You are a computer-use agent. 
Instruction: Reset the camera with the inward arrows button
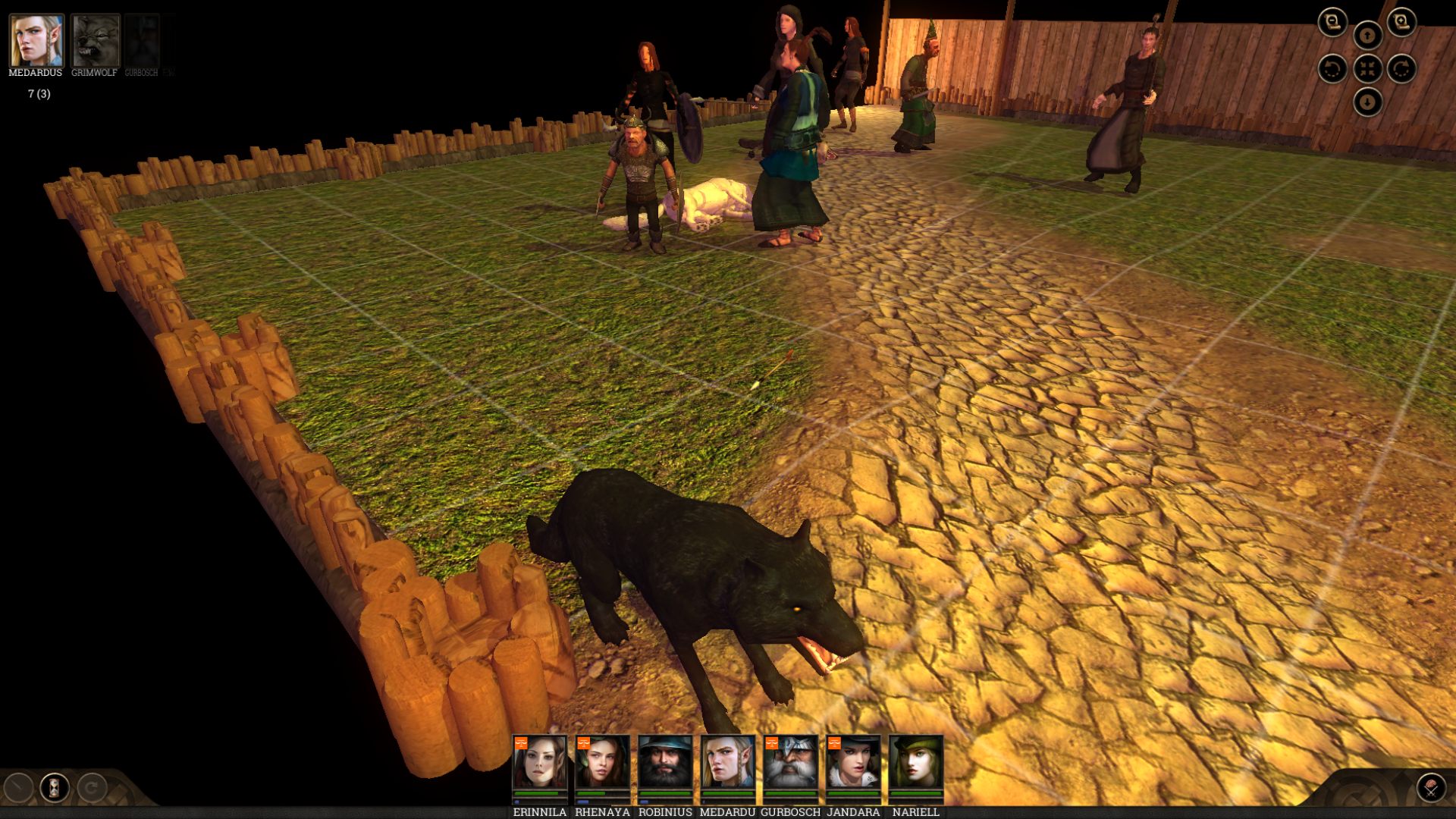click(x=1367, y=69)
